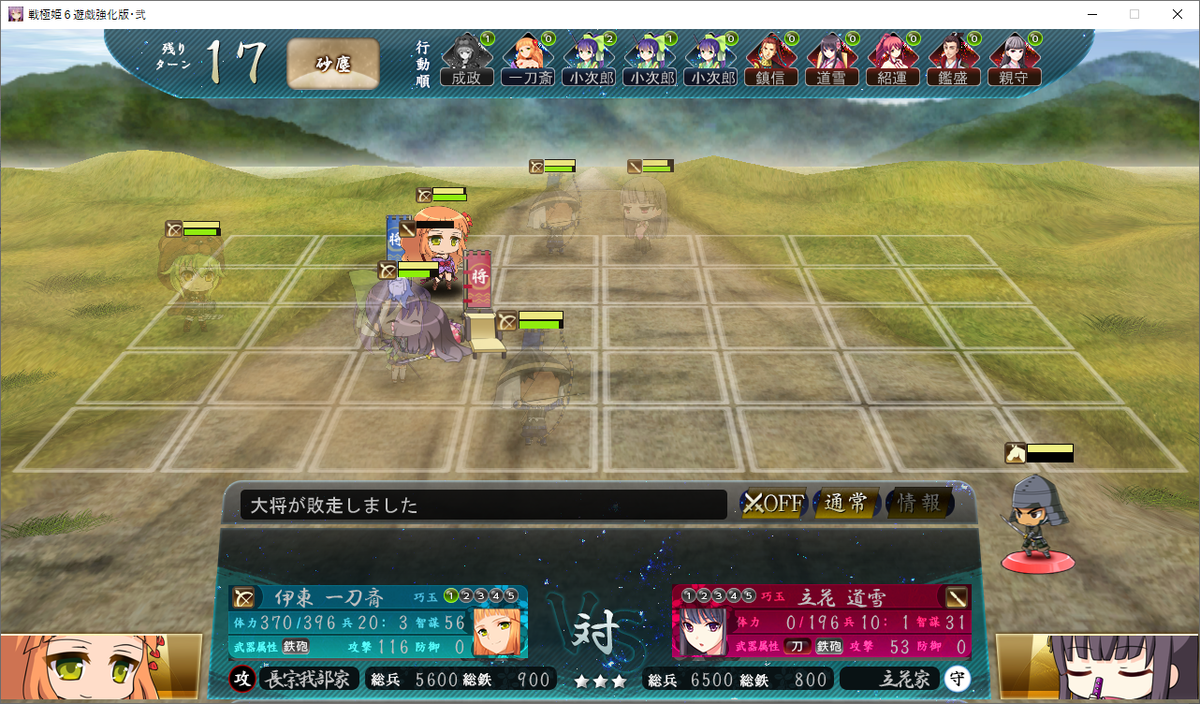Click the defender commander portrait with black hair

(1098, 666)
